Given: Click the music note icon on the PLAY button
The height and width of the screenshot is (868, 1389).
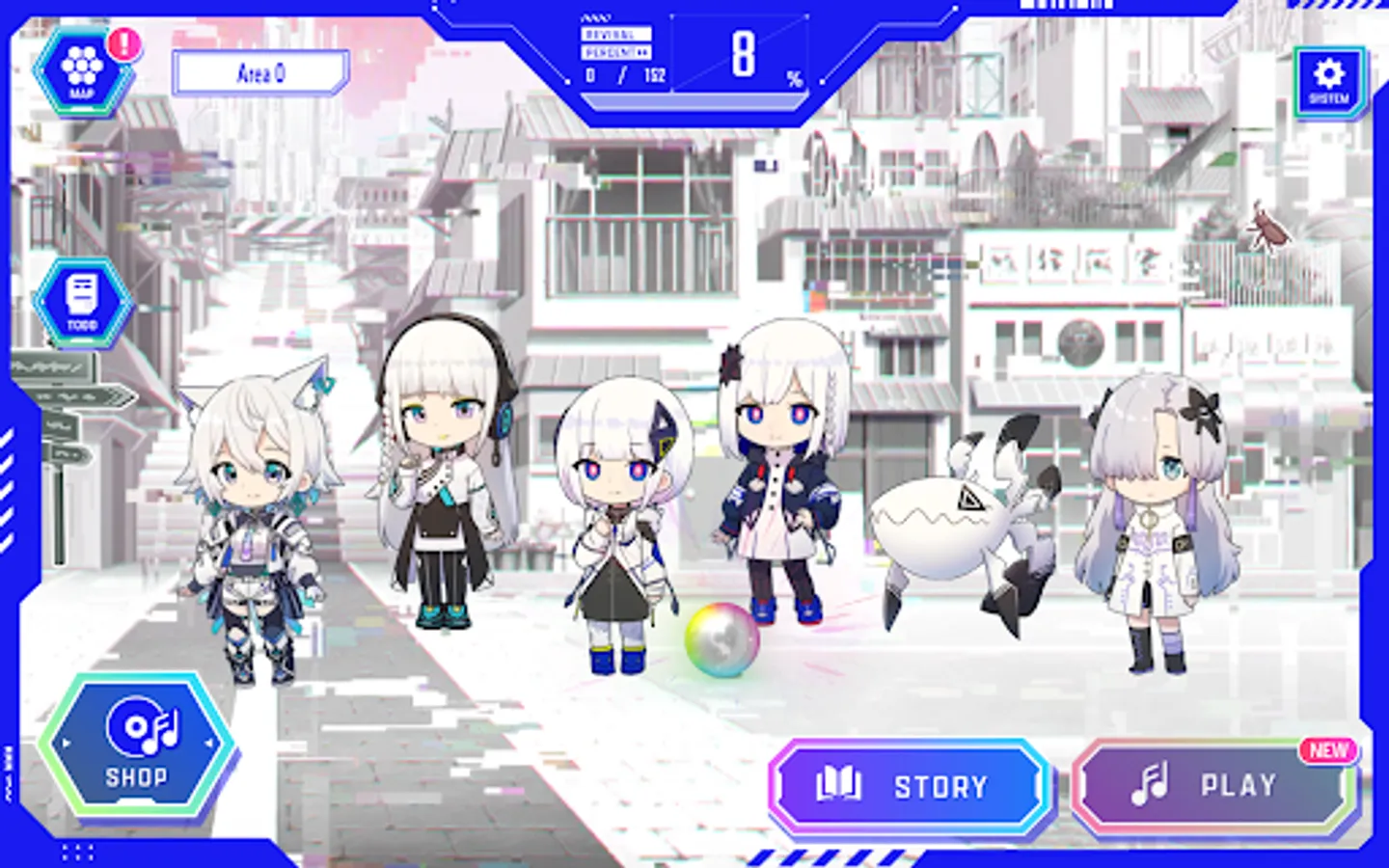Looking at the screenshot, I should click(x=1147, y=784).
